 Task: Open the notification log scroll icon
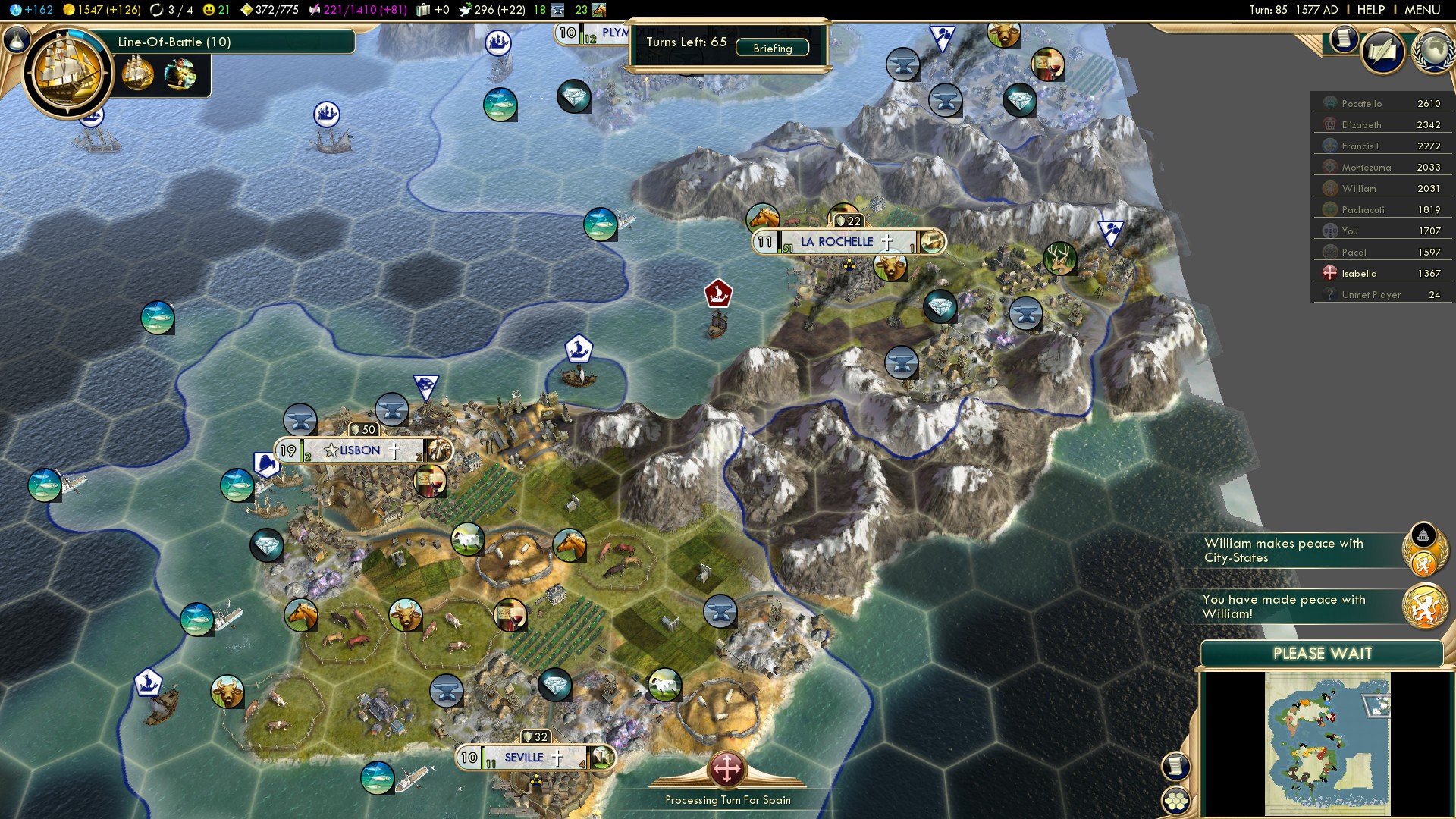click(1343, 39)
